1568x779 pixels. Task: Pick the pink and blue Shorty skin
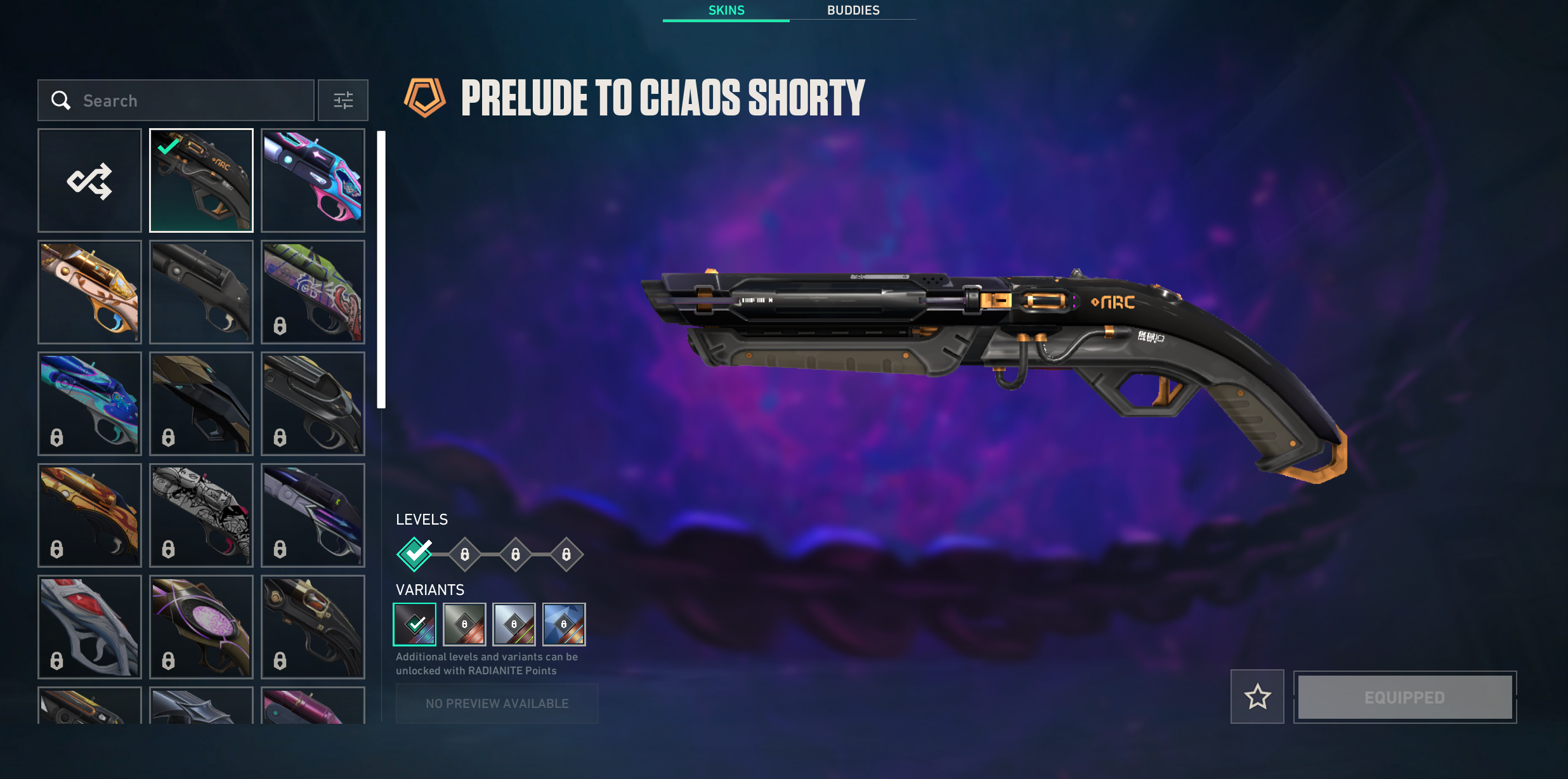[313, 181]
